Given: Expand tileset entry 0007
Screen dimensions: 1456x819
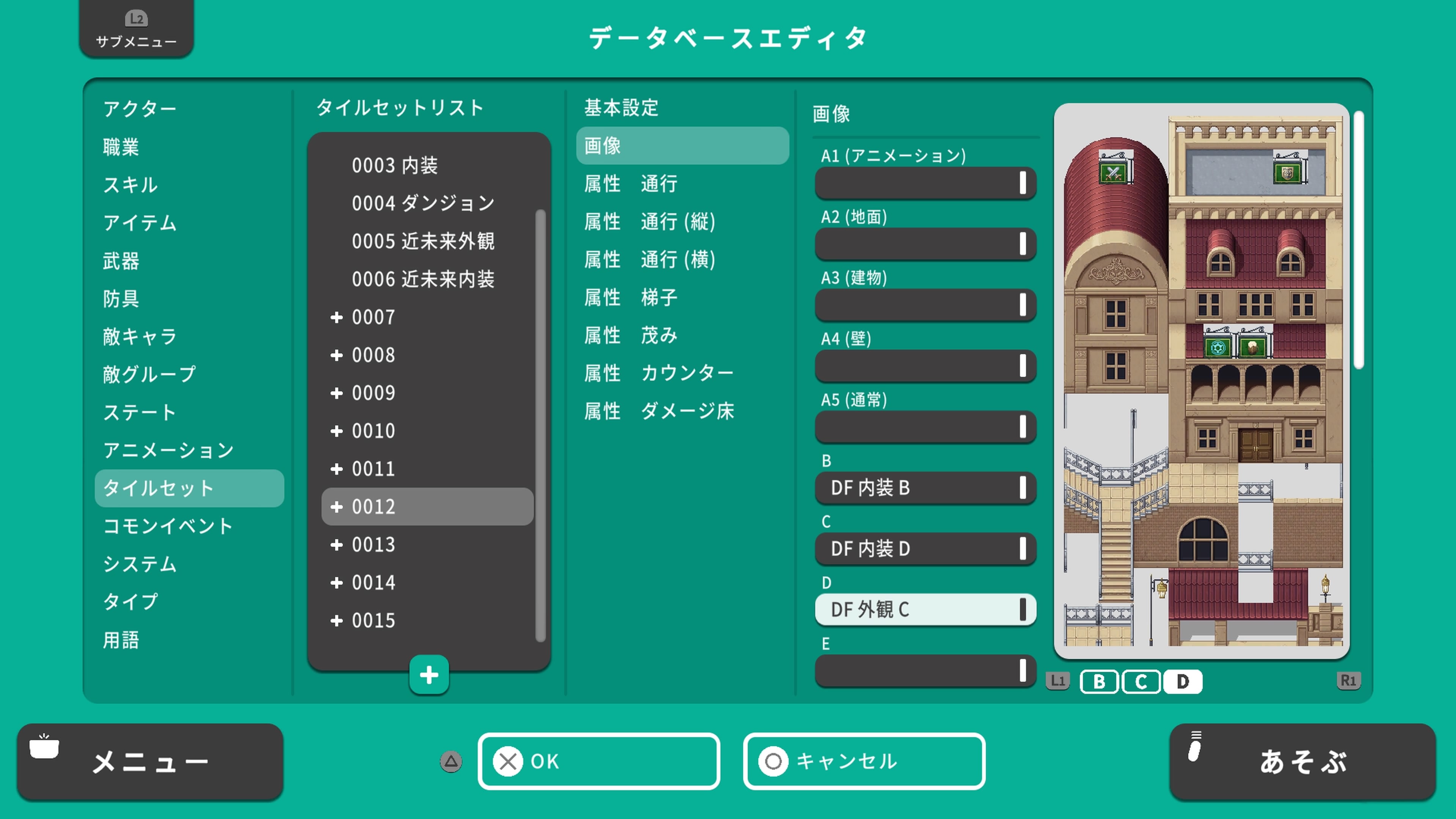Looking at the screenshot, I should click(373, 317).
